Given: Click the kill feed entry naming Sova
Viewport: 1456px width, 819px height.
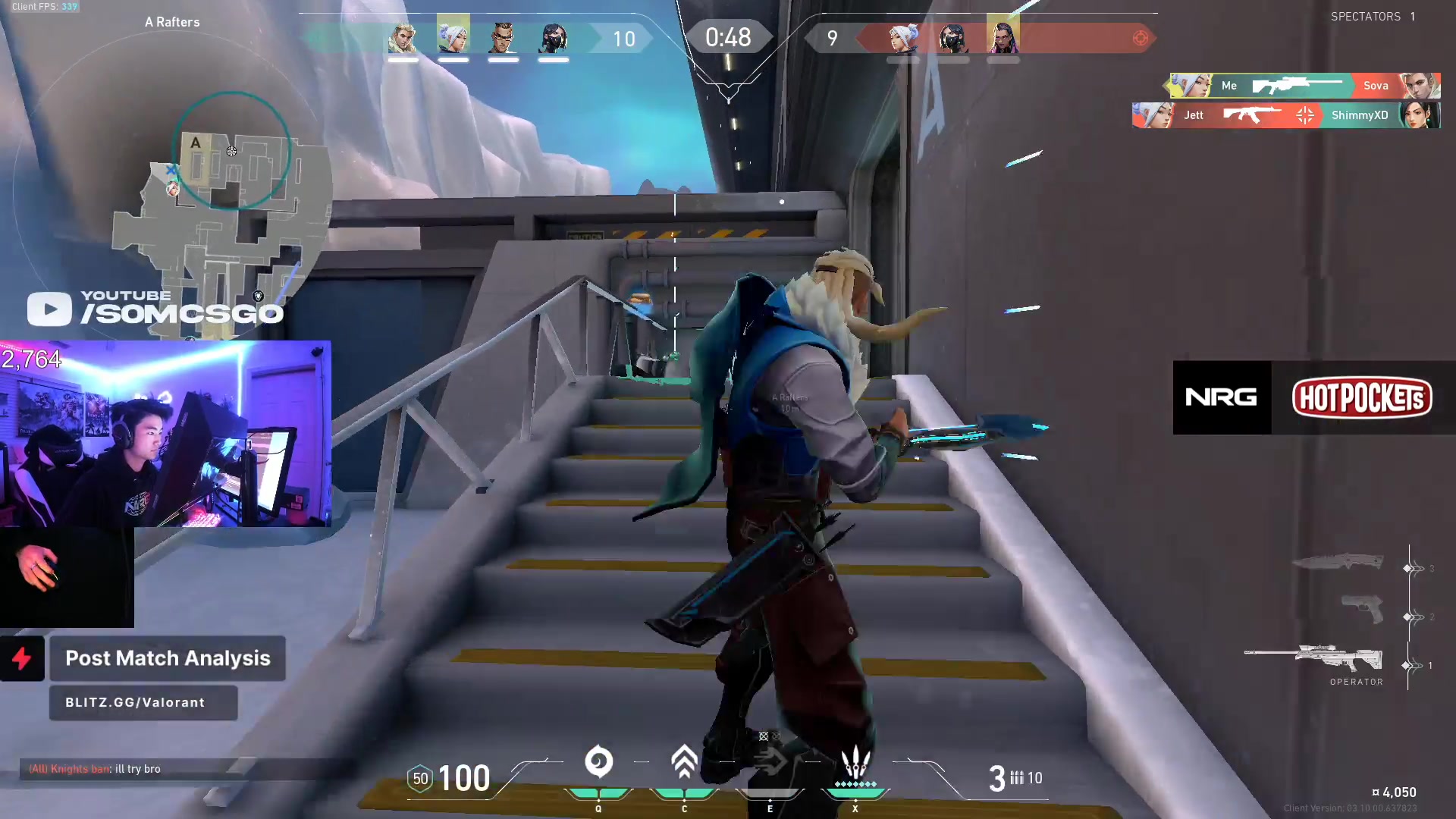Looking at the screenshot, I should point(1303,86).
